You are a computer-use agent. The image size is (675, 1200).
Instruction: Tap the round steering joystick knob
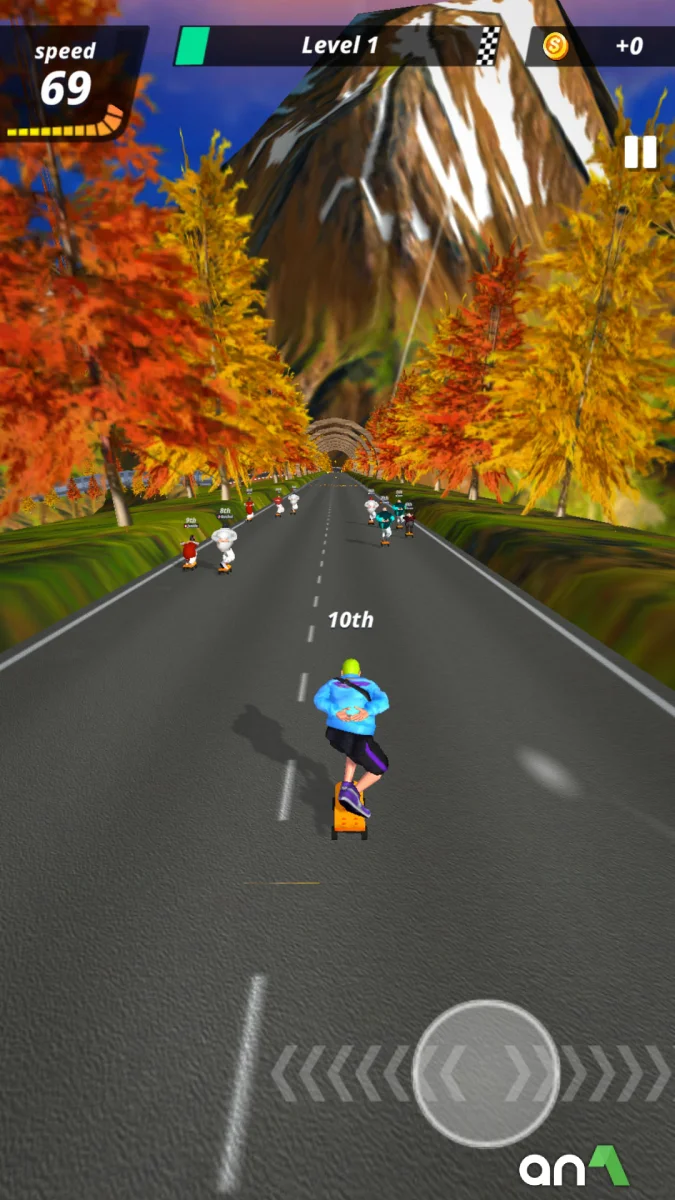486,1073
